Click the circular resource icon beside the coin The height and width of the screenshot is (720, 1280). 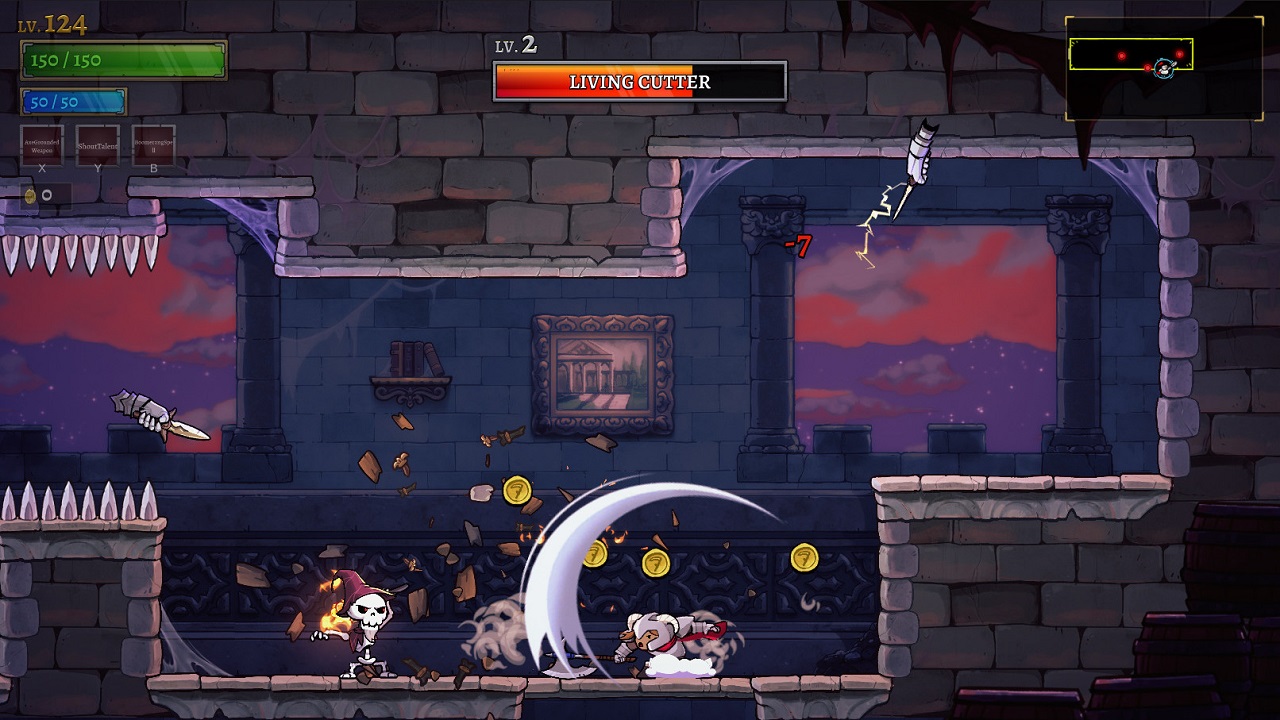click(47, 195)
